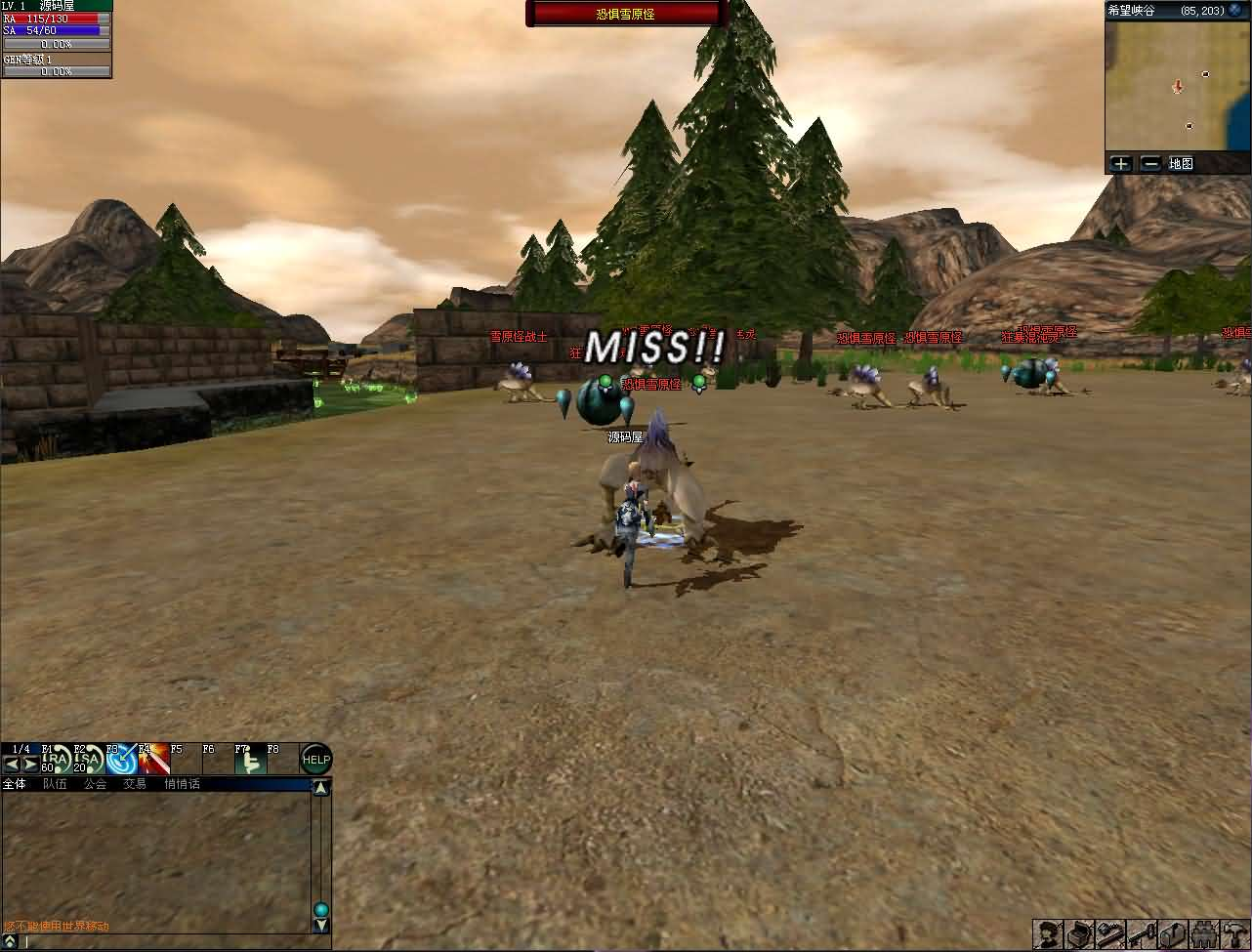The image size is (1252, 952).
Task: Go to the previous hotbar page
Action: (12, 765)
